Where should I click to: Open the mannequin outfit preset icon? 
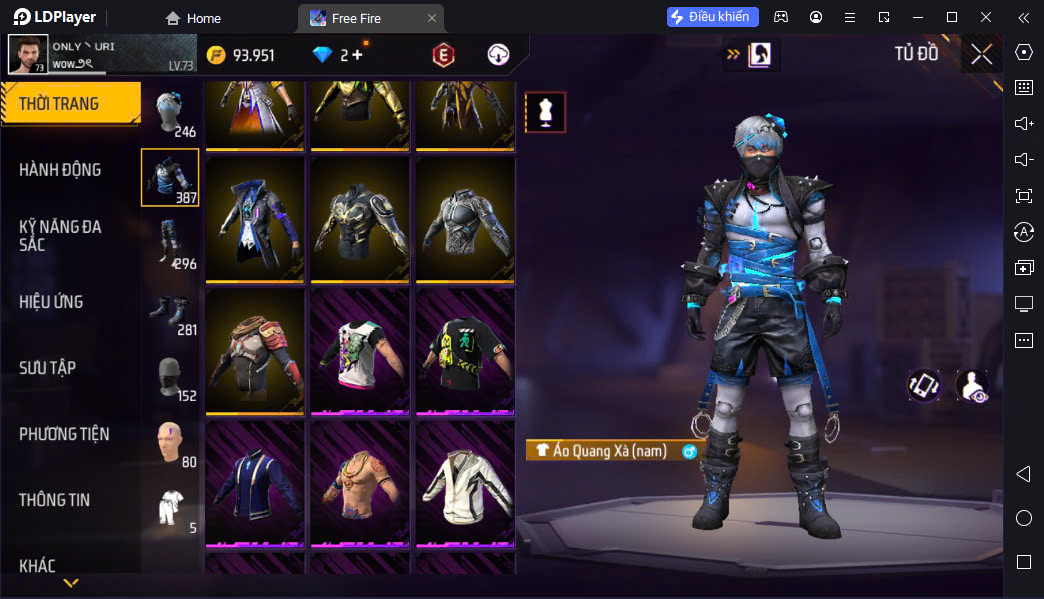[x=545, y=112]
